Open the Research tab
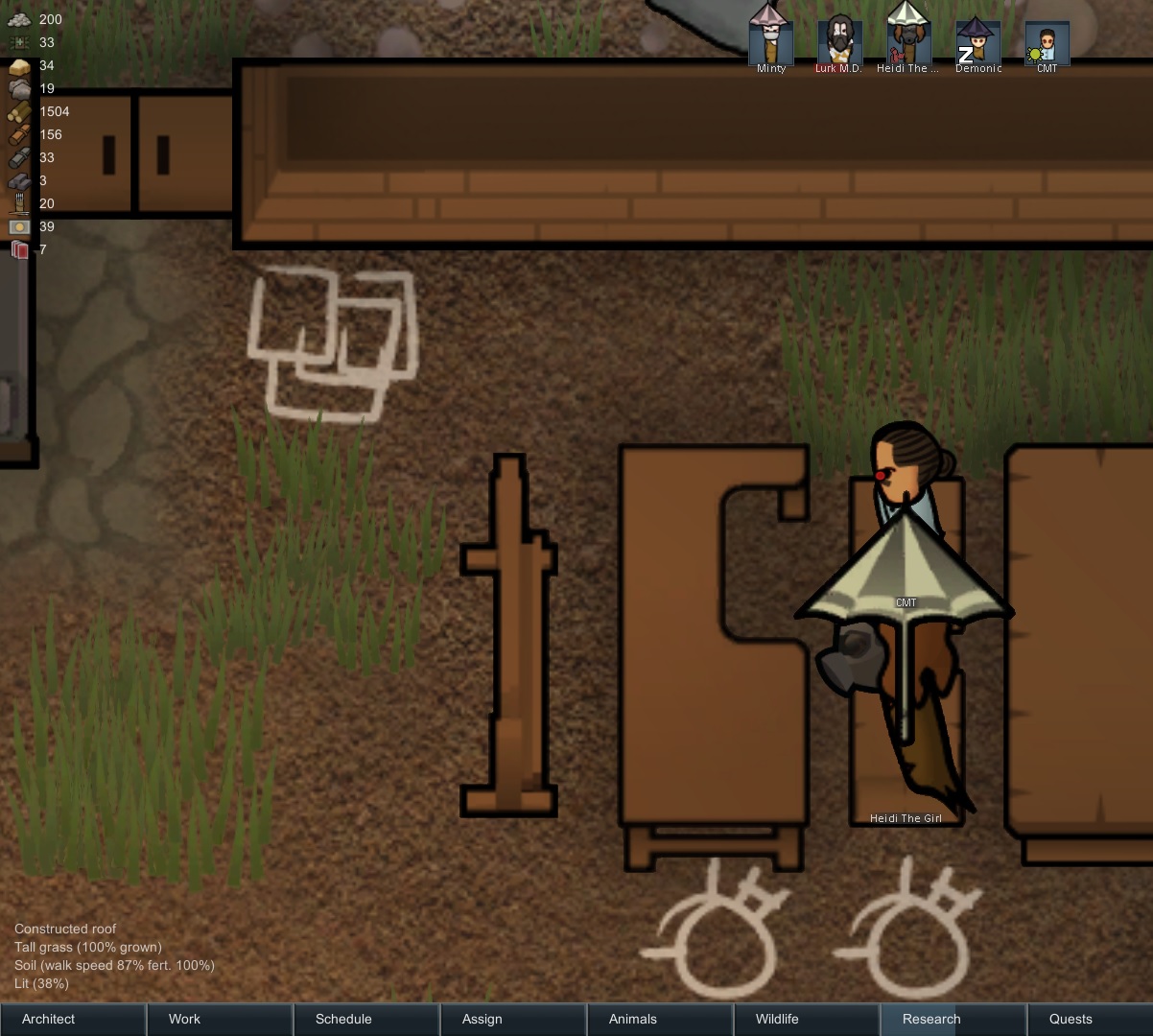1153x1036 pixels. (x=953, y=1019)
